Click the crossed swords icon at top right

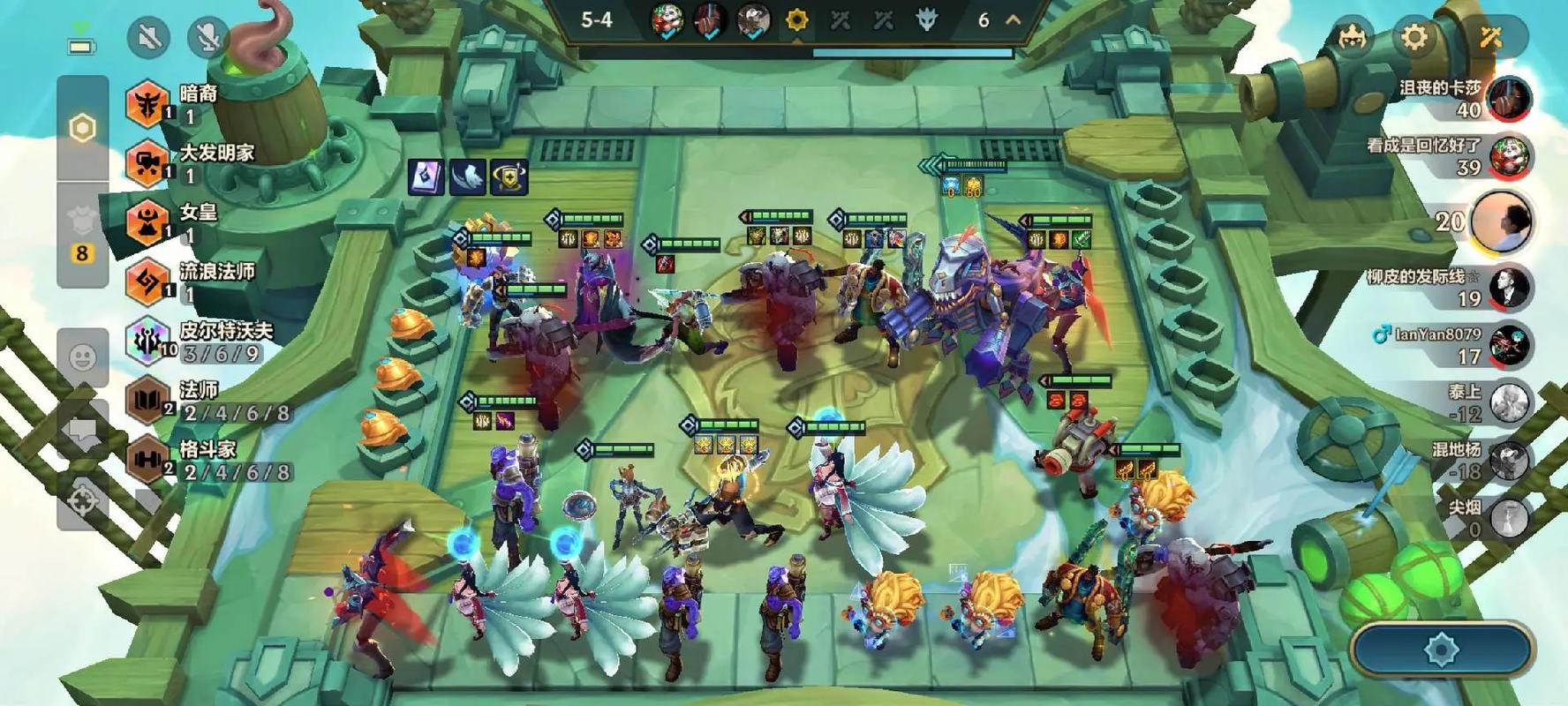(1491, 38)
